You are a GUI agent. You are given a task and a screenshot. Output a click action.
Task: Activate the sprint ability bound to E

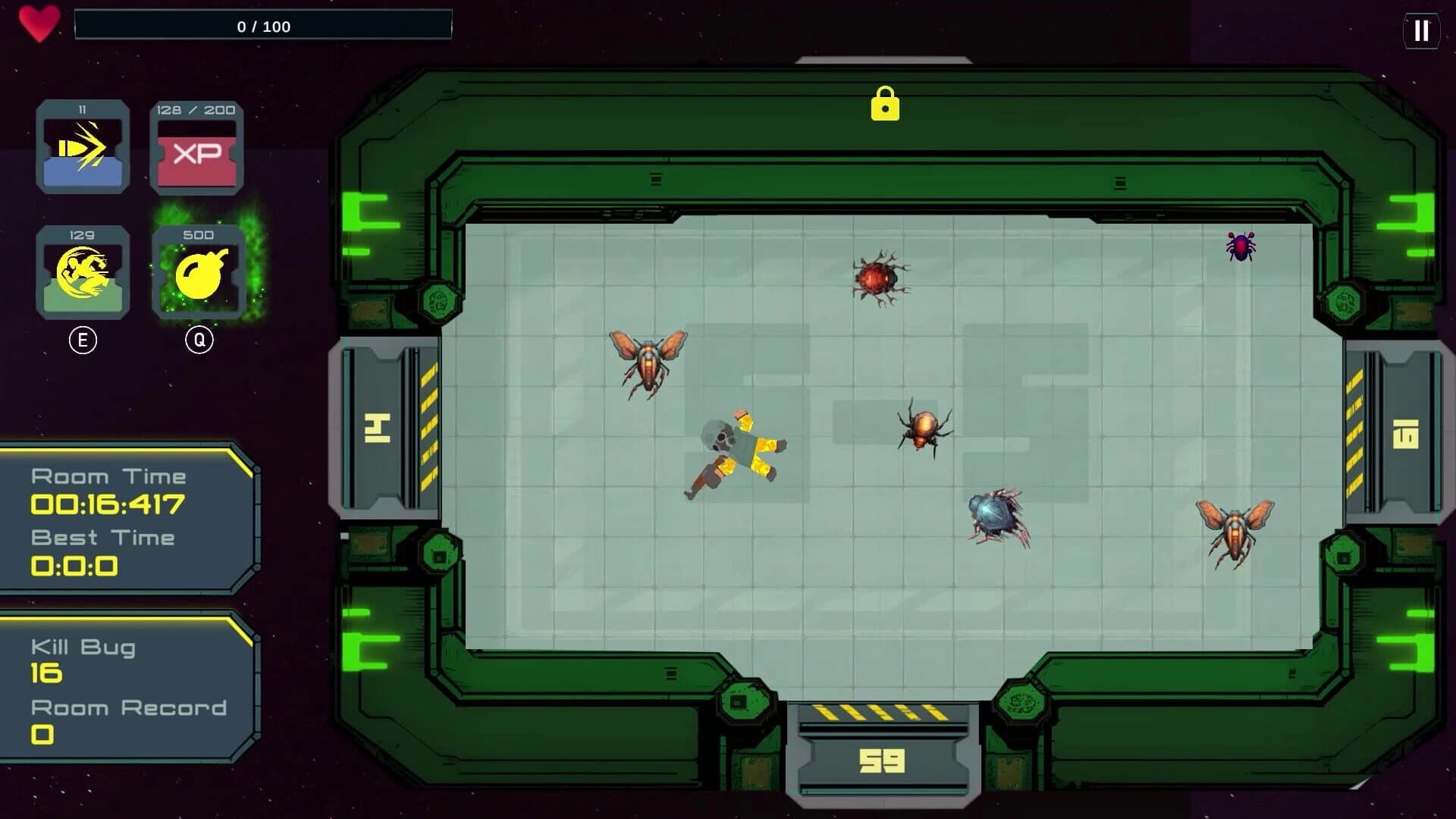(x=83, y=273)
